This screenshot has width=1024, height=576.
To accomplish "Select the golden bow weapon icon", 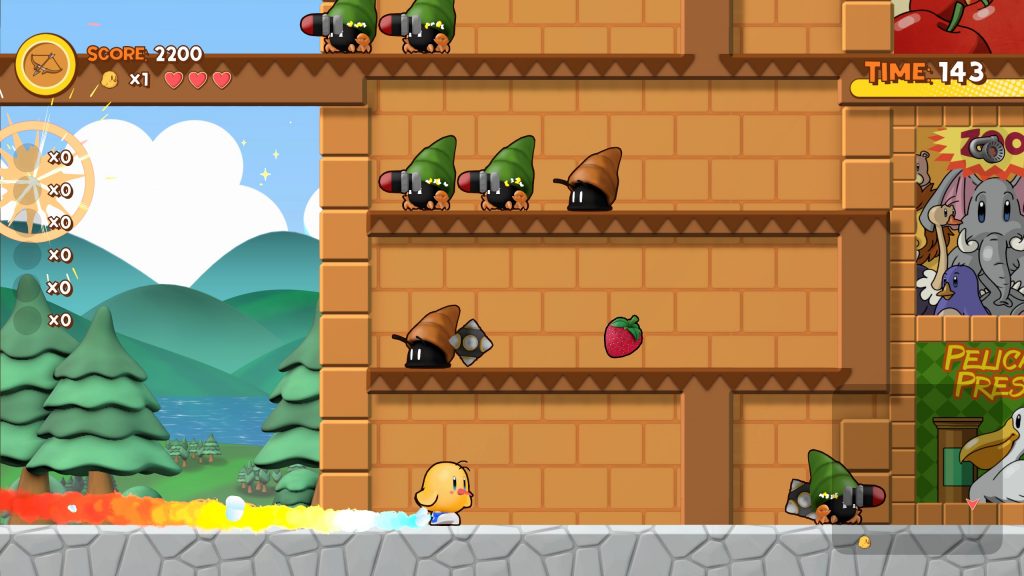I will coord(45,65).
